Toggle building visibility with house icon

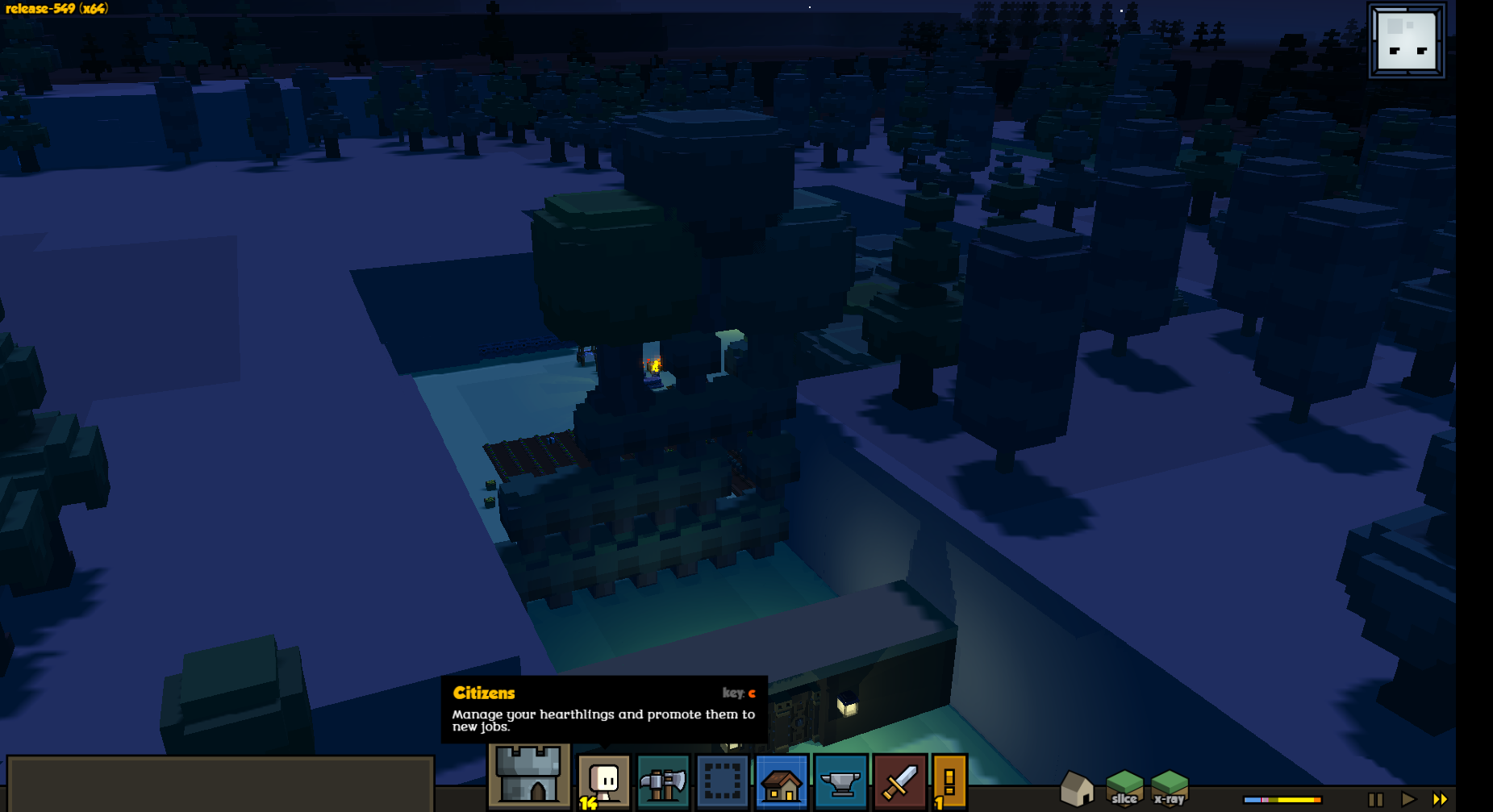click(1077, 788)
